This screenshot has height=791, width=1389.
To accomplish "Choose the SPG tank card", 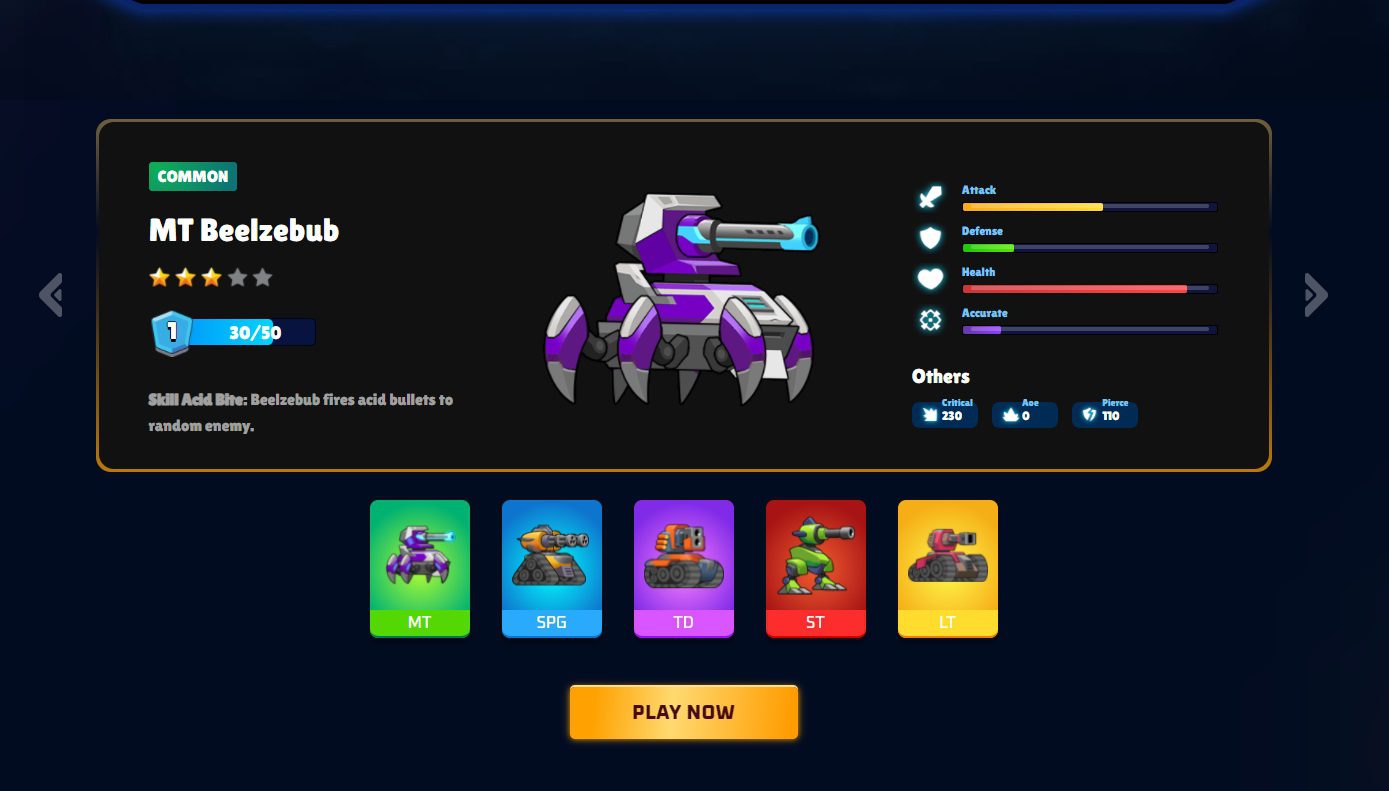I will [x=552, y=568].
